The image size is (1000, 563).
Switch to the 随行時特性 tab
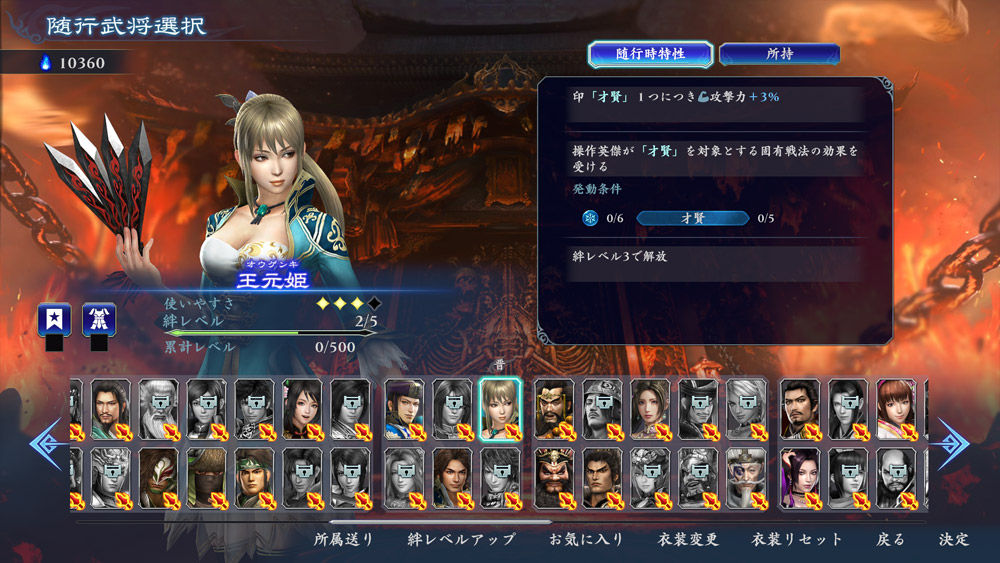650,54
